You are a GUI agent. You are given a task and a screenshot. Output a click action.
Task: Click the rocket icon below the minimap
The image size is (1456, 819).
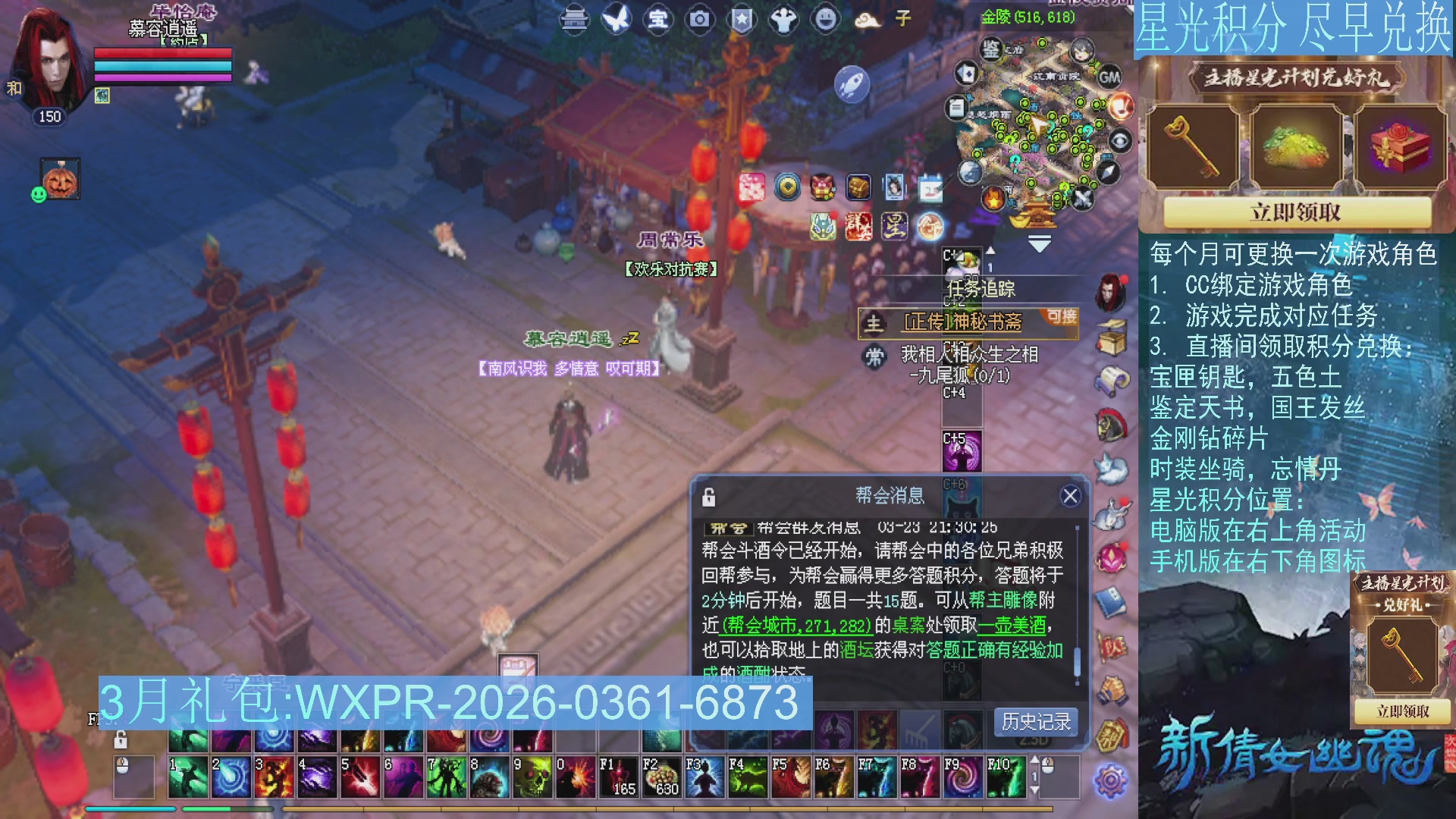point(853,85)
